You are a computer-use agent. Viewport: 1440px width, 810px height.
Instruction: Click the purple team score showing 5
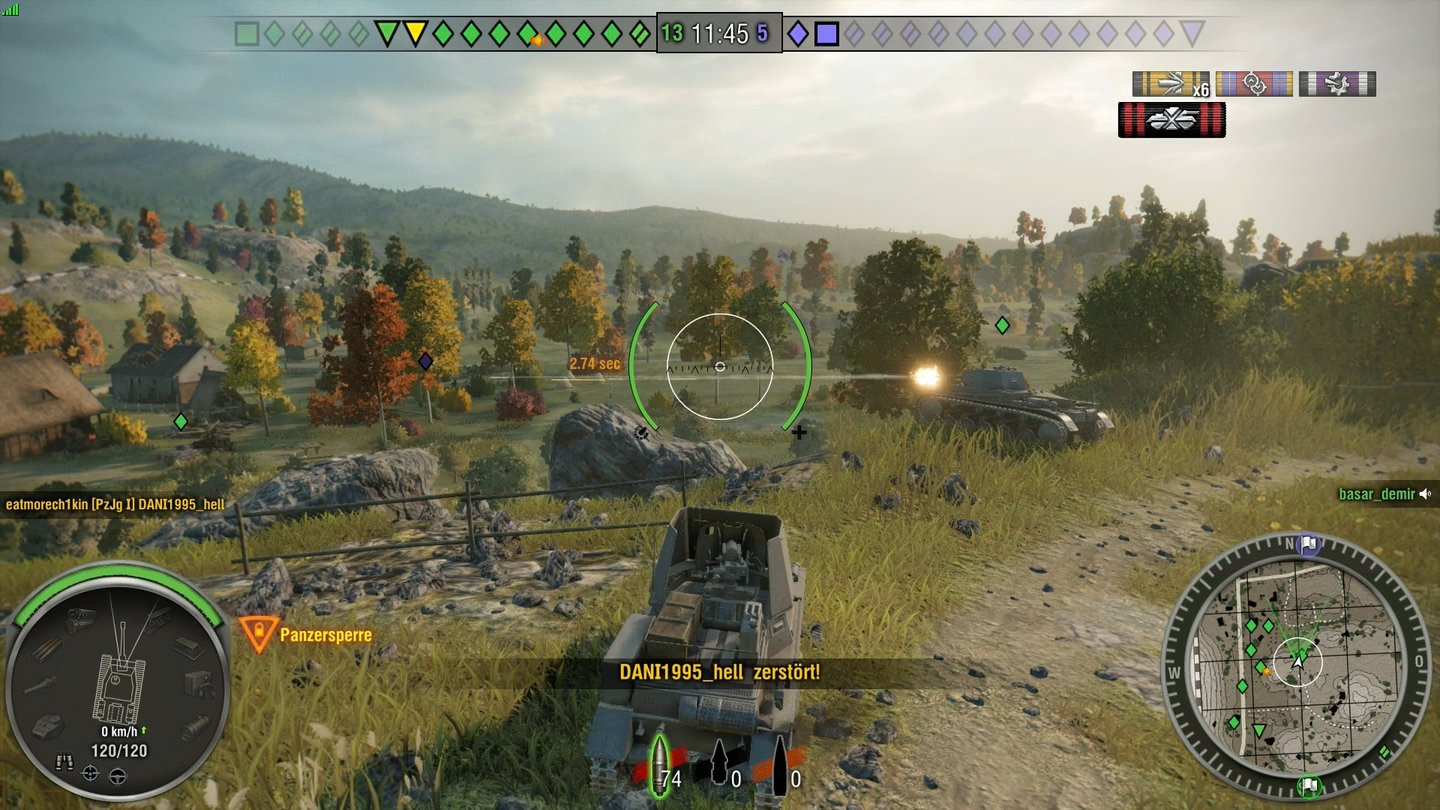(764, 32)
